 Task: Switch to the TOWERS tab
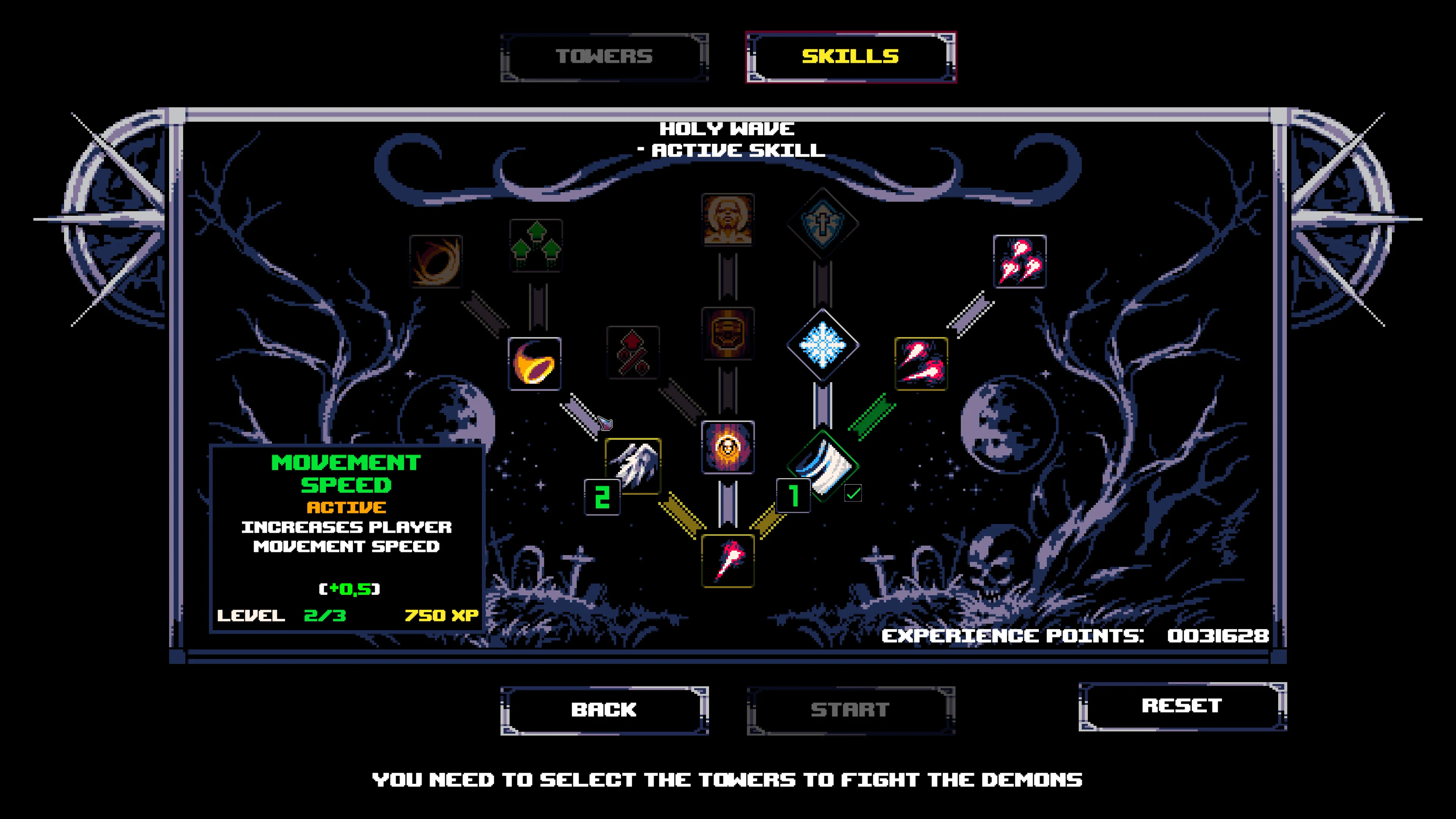point(604,55)
